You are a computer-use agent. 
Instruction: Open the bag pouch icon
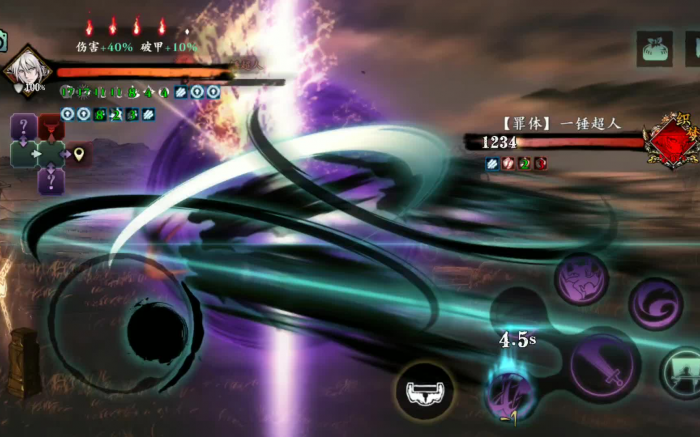(654, 48)
